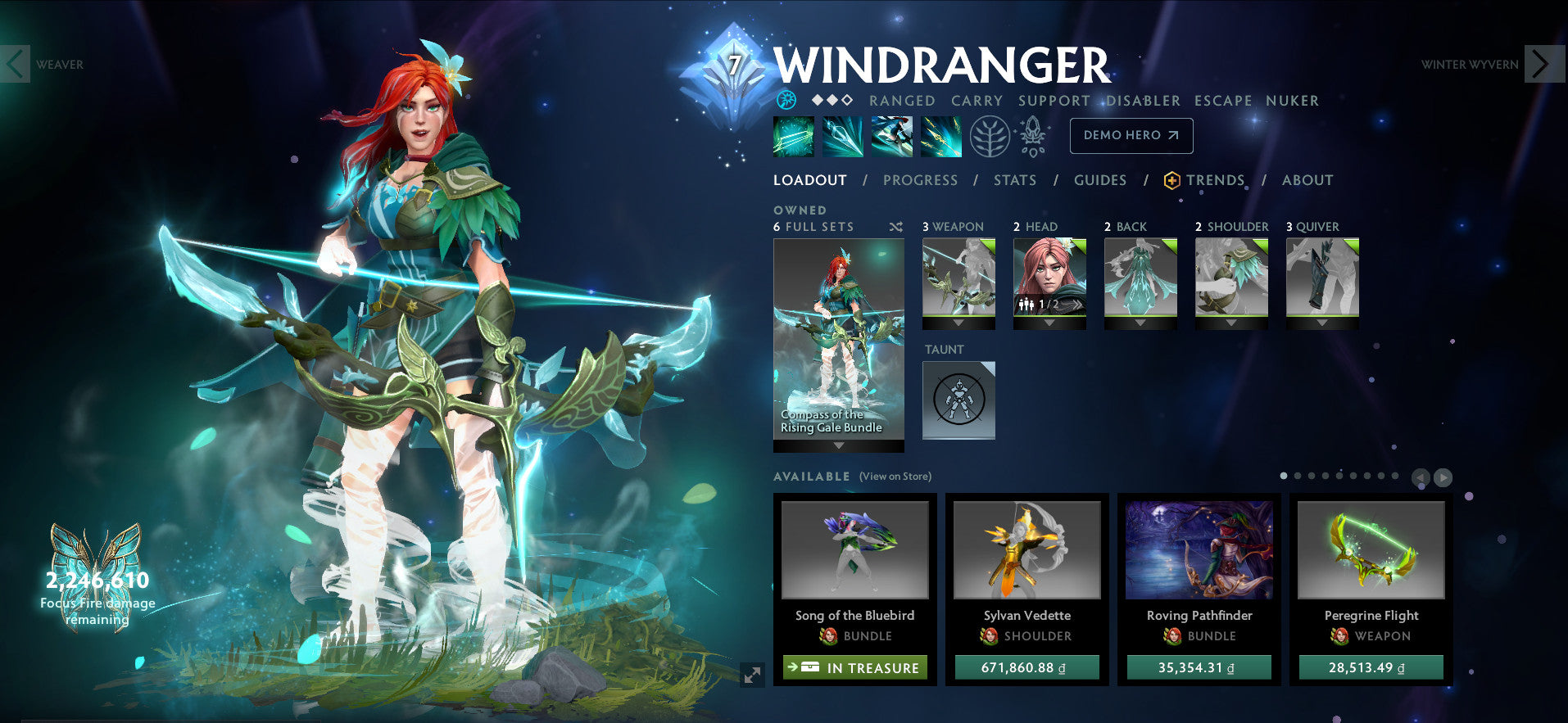Open the Focus Fire ultimate ability icon
Screen dimensions: 1568x723
tap(941, 137)
